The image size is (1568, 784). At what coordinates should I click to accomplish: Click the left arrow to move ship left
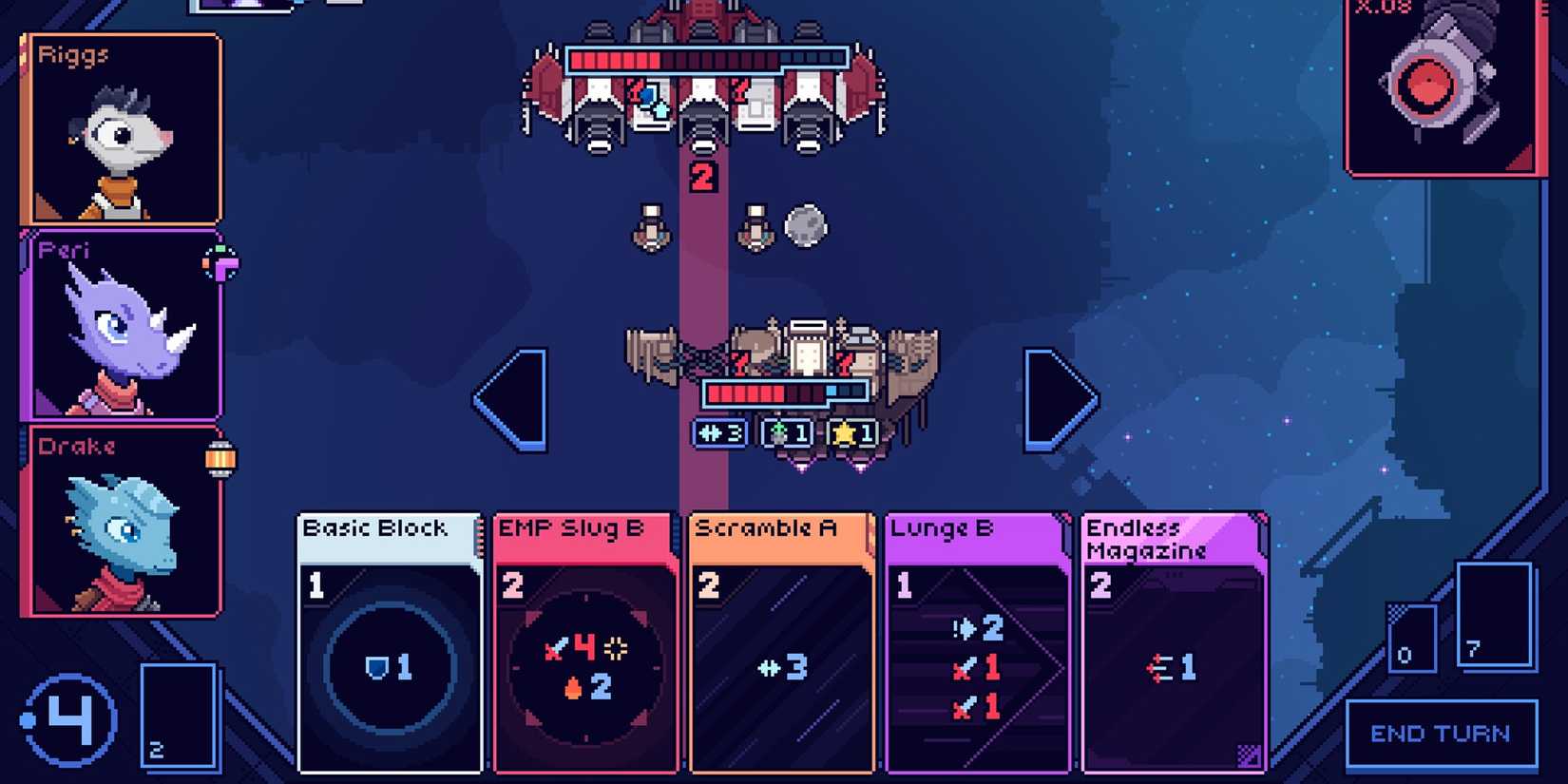(518, 394)
